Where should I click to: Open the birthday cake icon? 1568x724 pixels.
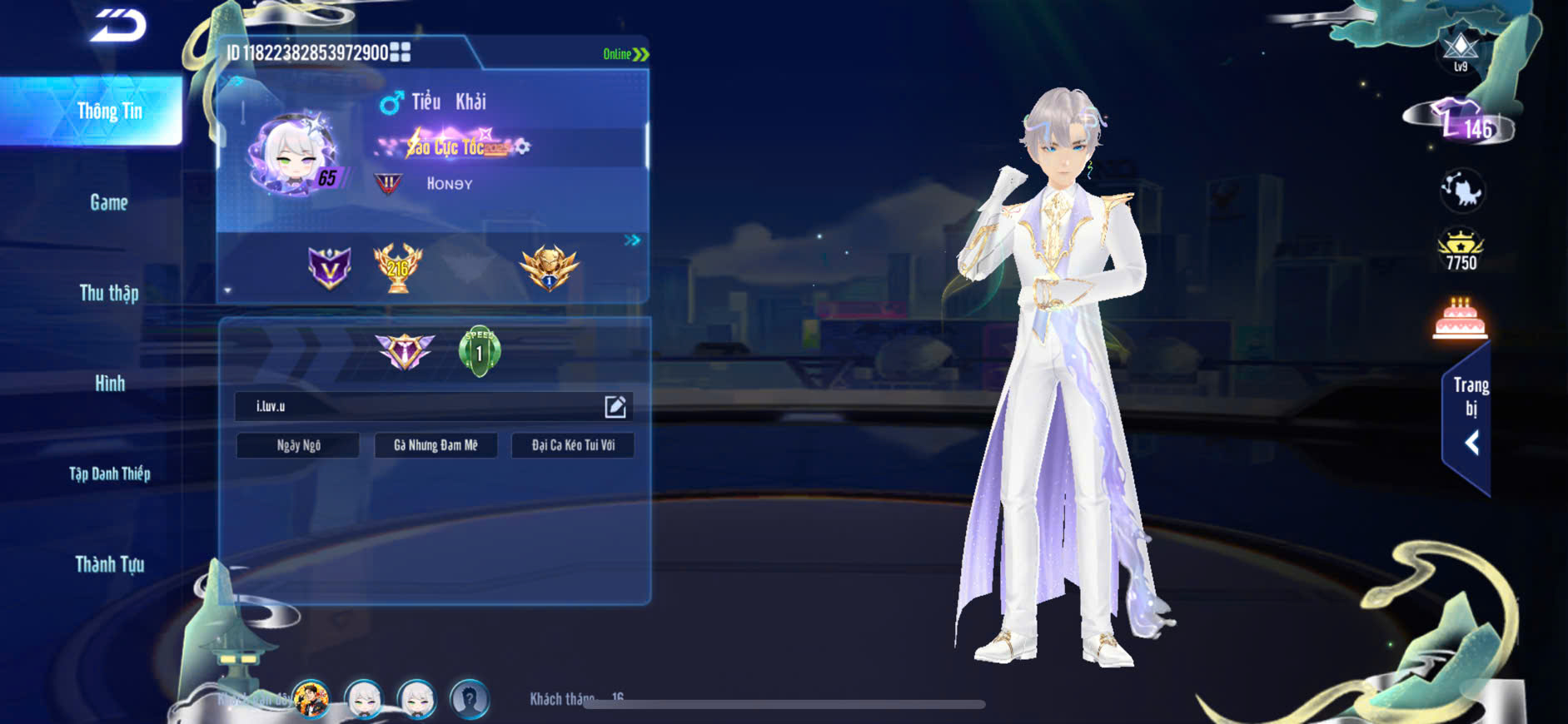(1460, 319)
